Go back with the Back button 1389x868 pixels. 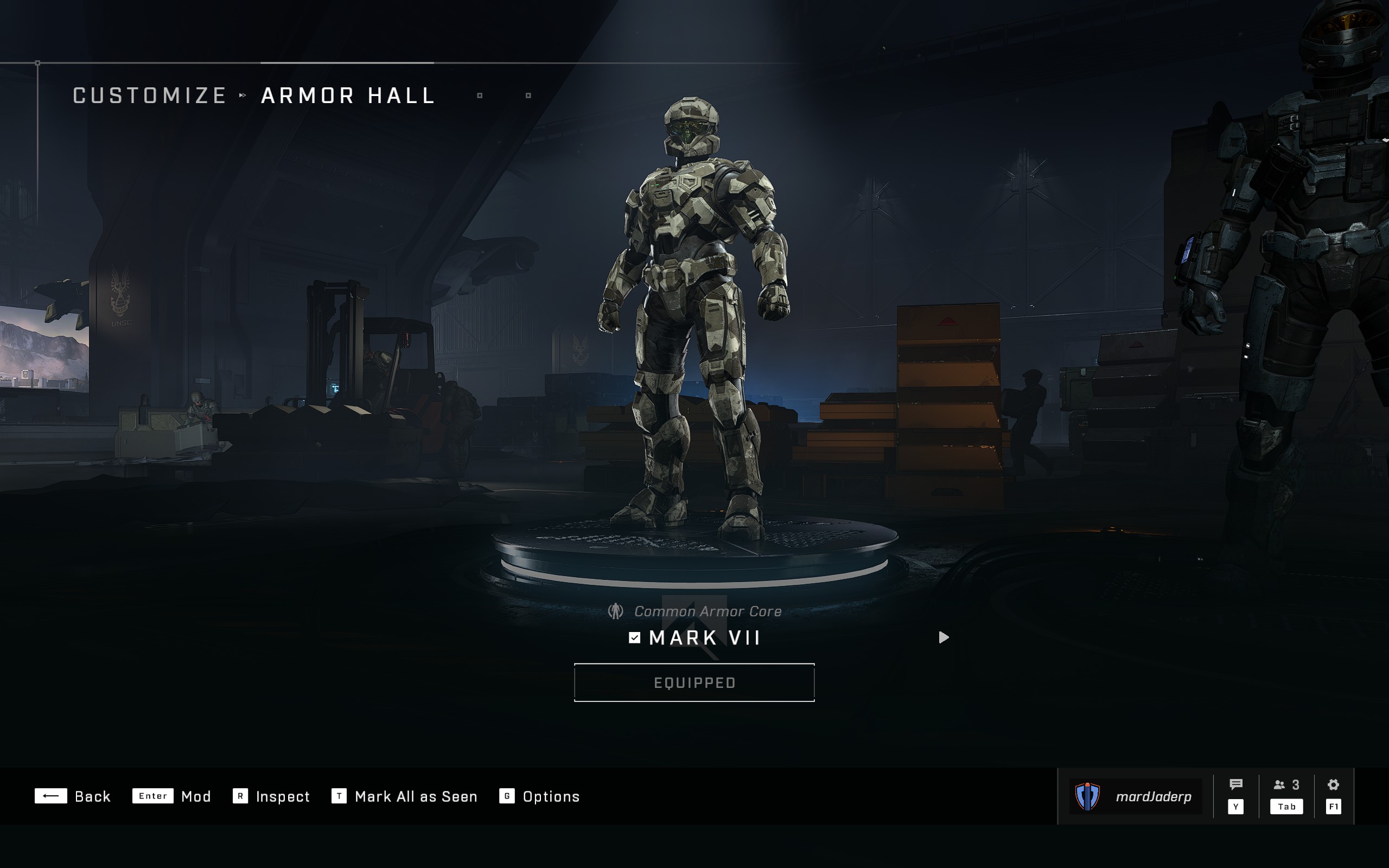[x=73, y=796]
